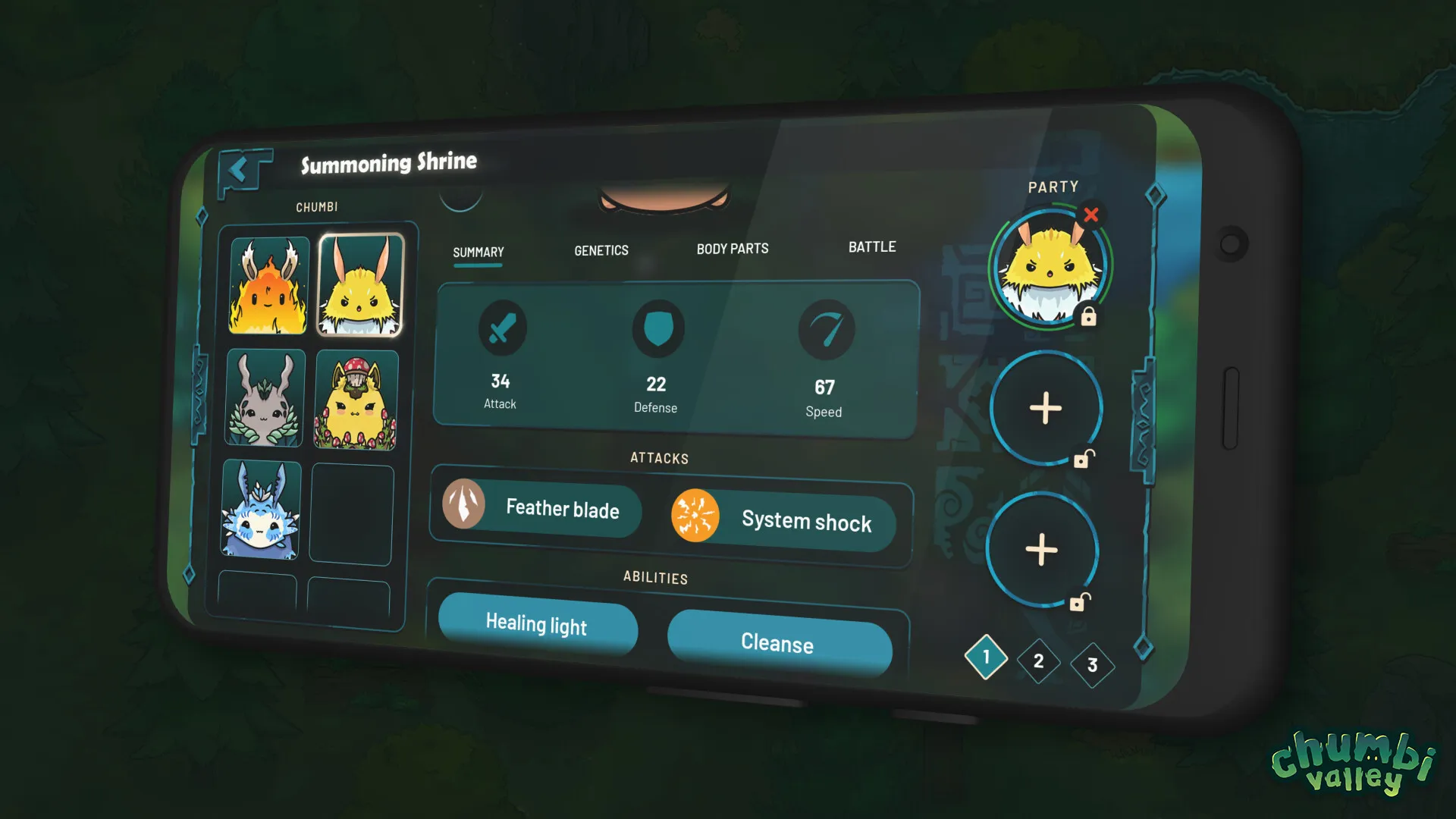
Task: Select the gray leafy Chumbi portrait
Action: tap(265, 398)
